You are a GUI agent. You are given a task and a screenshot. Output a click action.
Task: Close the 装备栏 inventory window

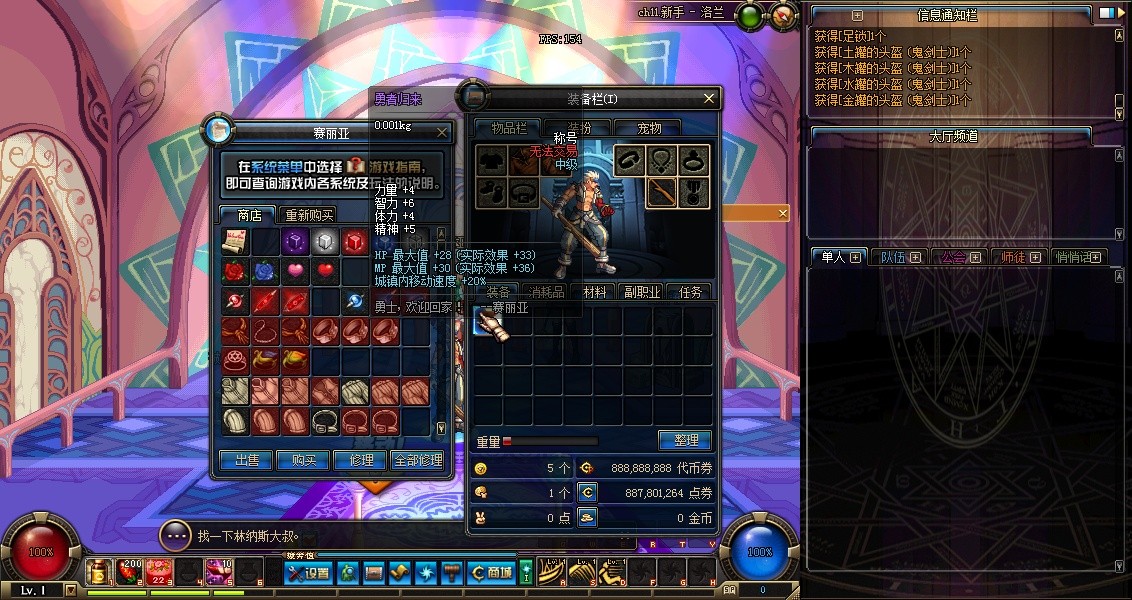709,98
